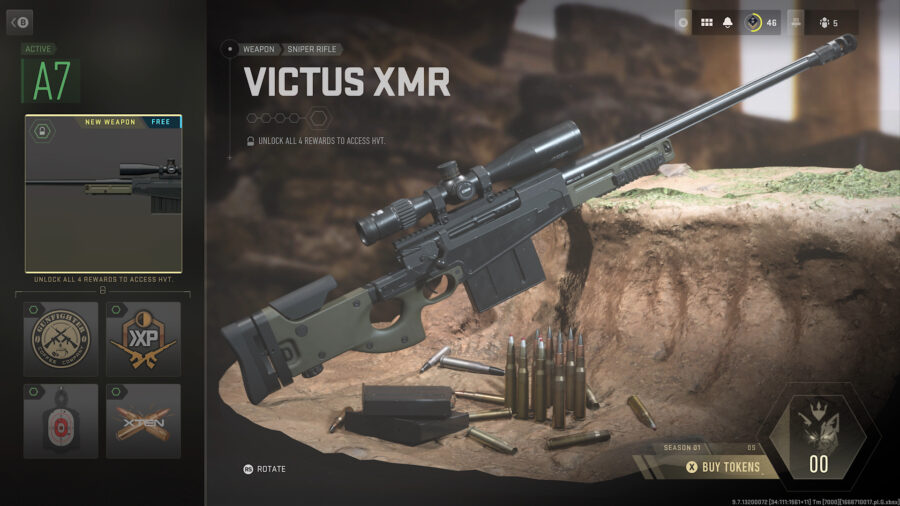Screen dimensions: 900x506
Task: Select the XTEN crossed bullets sticker reward
Action: pos(143,421)
